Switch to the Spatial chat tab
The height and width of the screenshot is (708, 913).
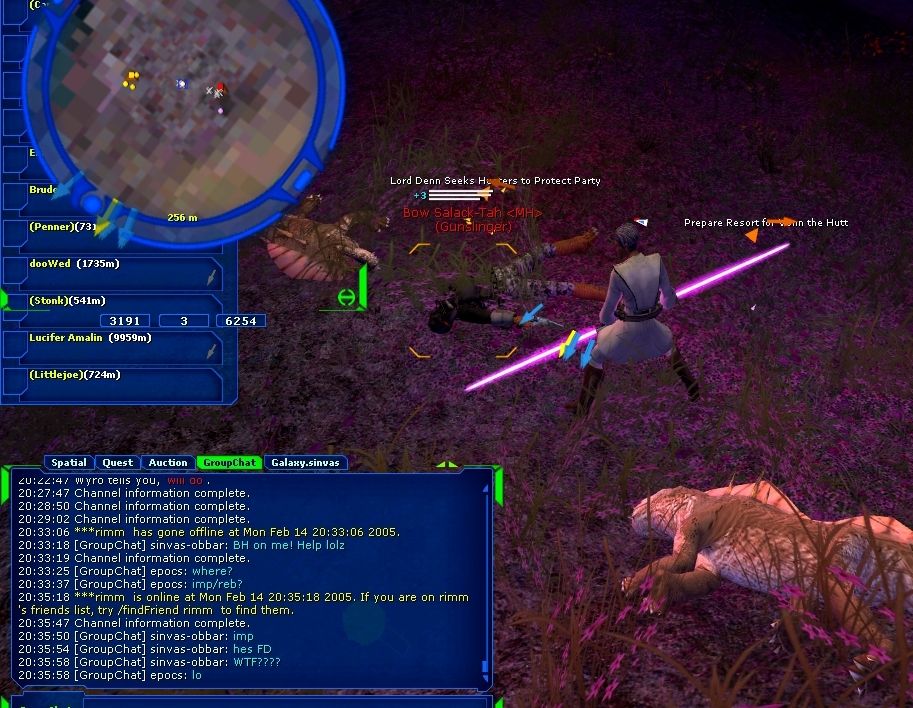point(69,463)
